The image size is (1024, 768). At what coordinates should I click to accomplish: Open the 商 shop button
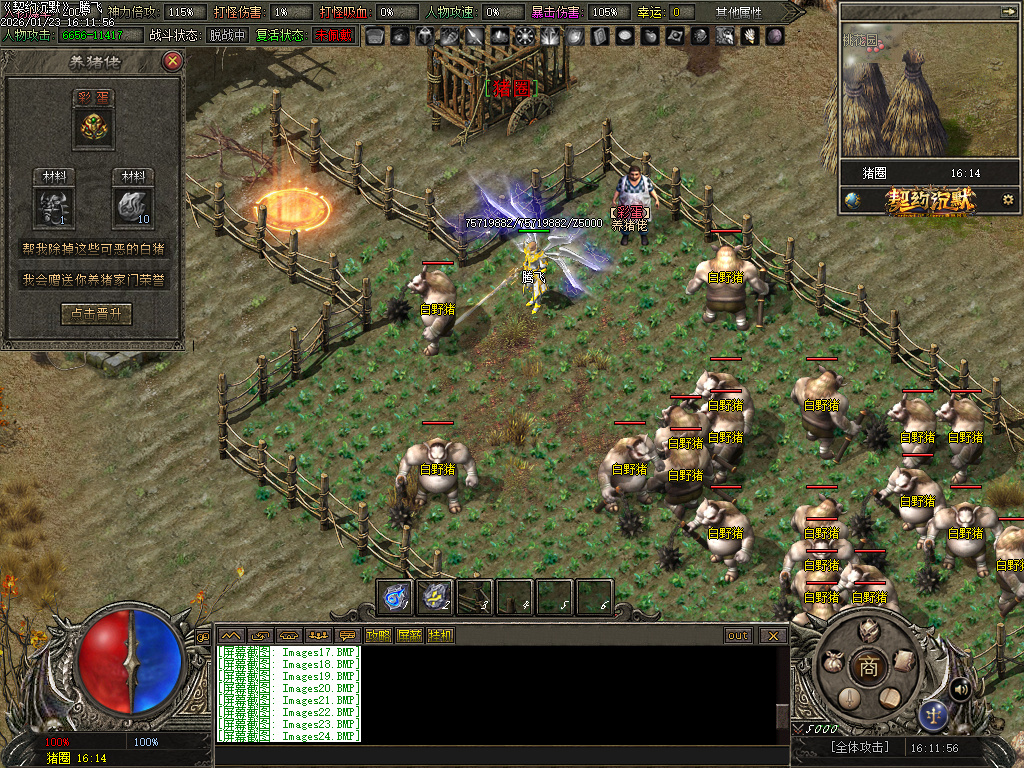(869, 668)
